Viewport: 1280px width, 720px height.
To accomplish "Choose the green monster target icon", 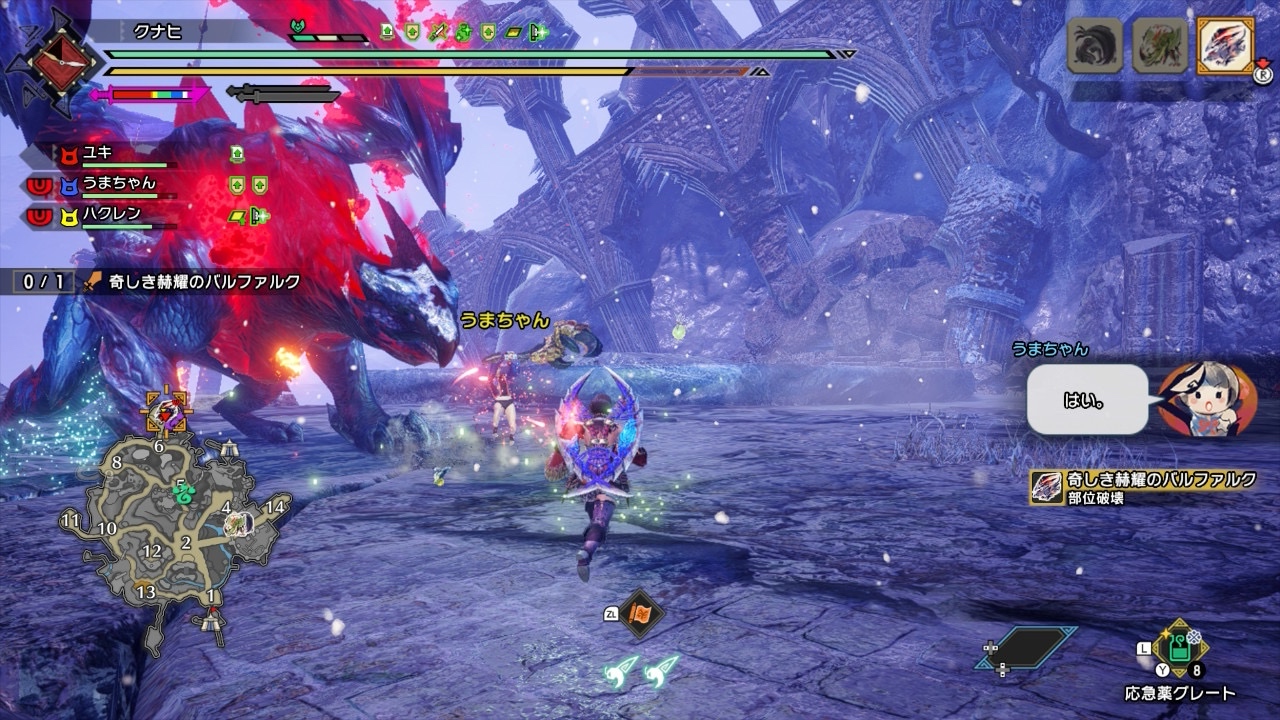I will pyautogui.click(x=1160, y=46).
